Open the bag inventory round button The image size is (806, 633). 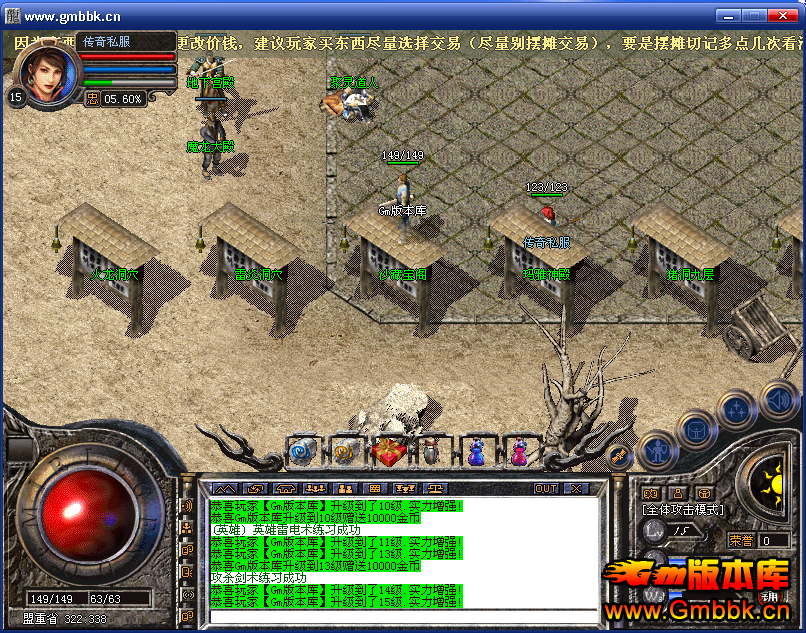[x=695, y=432]
